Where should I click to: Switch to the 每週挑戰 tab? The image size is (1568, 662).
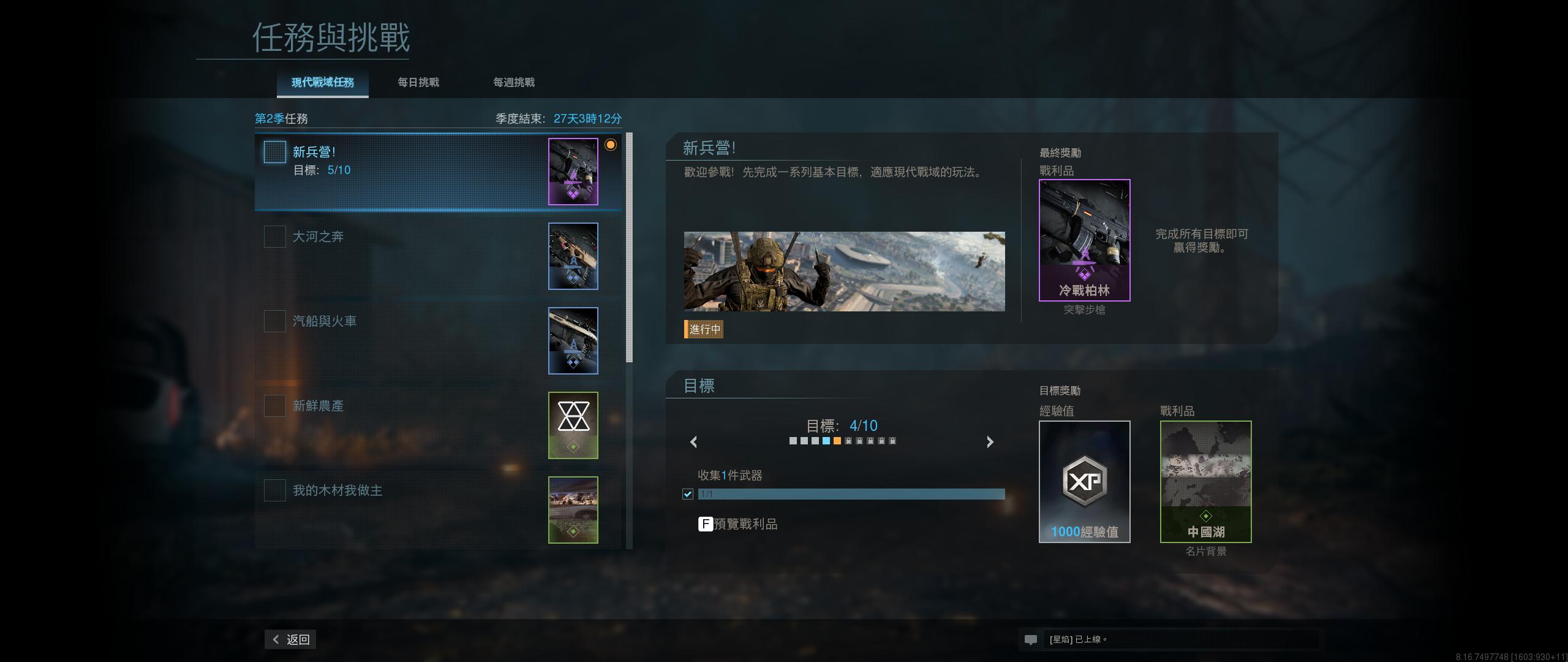[x=514, y=83]
